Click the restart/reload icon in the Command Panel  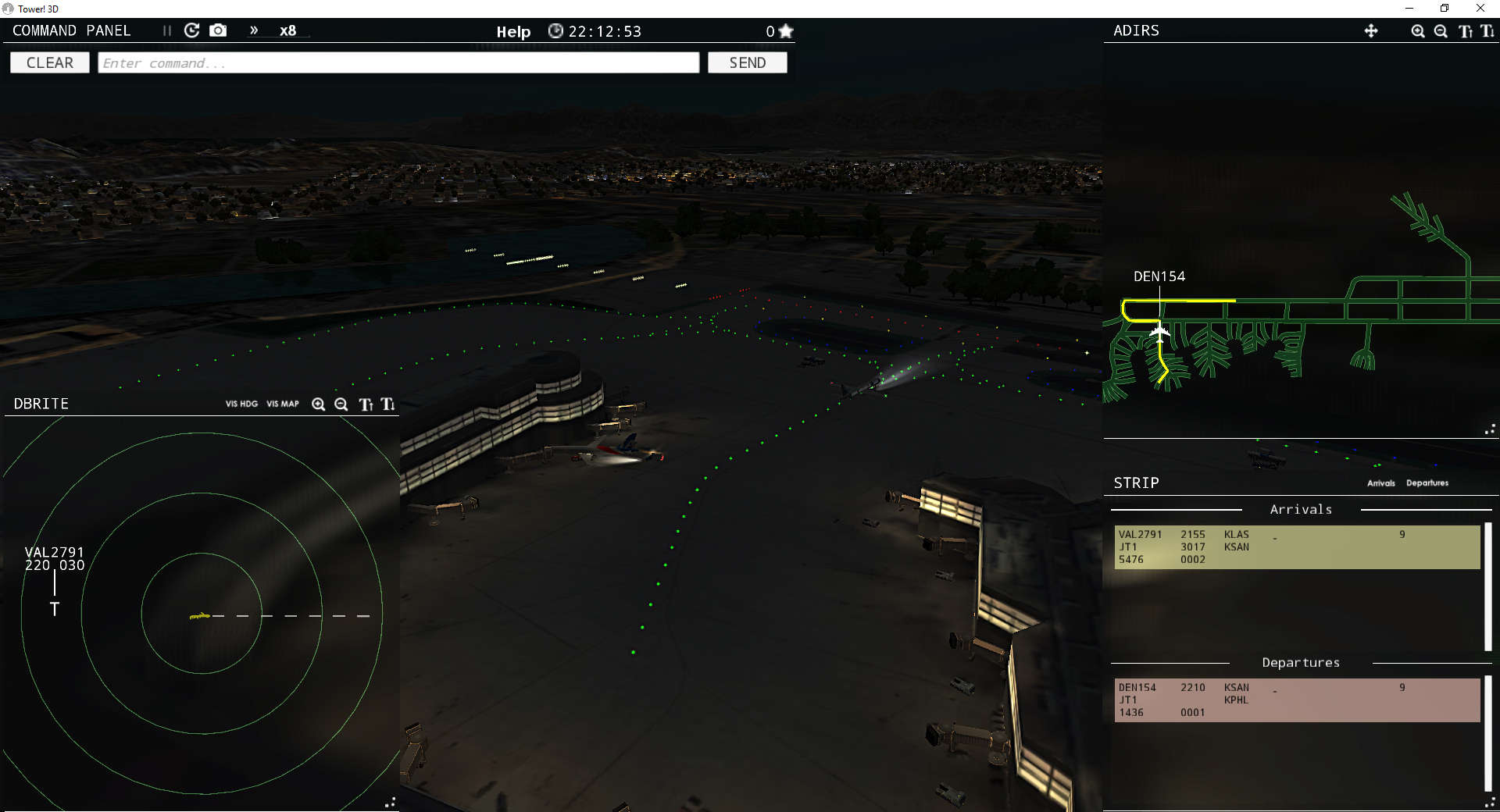click(x=191, y=30)
